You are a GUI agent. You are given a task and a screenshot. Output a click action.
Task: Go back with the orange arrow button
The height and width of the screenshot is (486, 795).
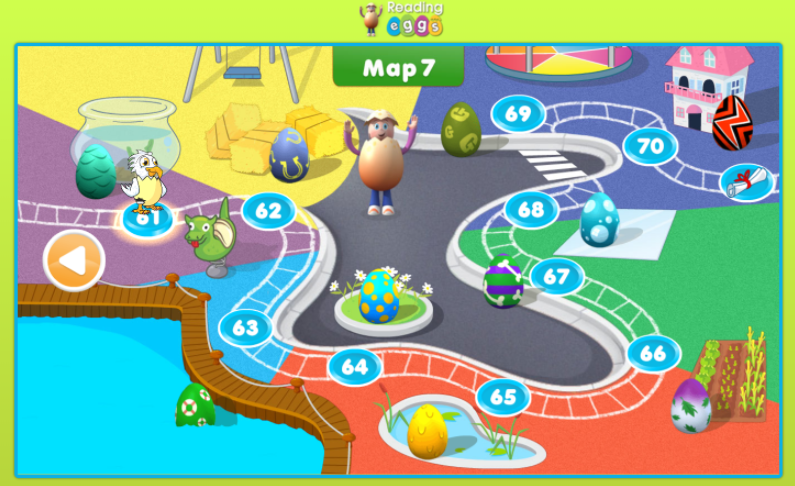coord(74,262)
